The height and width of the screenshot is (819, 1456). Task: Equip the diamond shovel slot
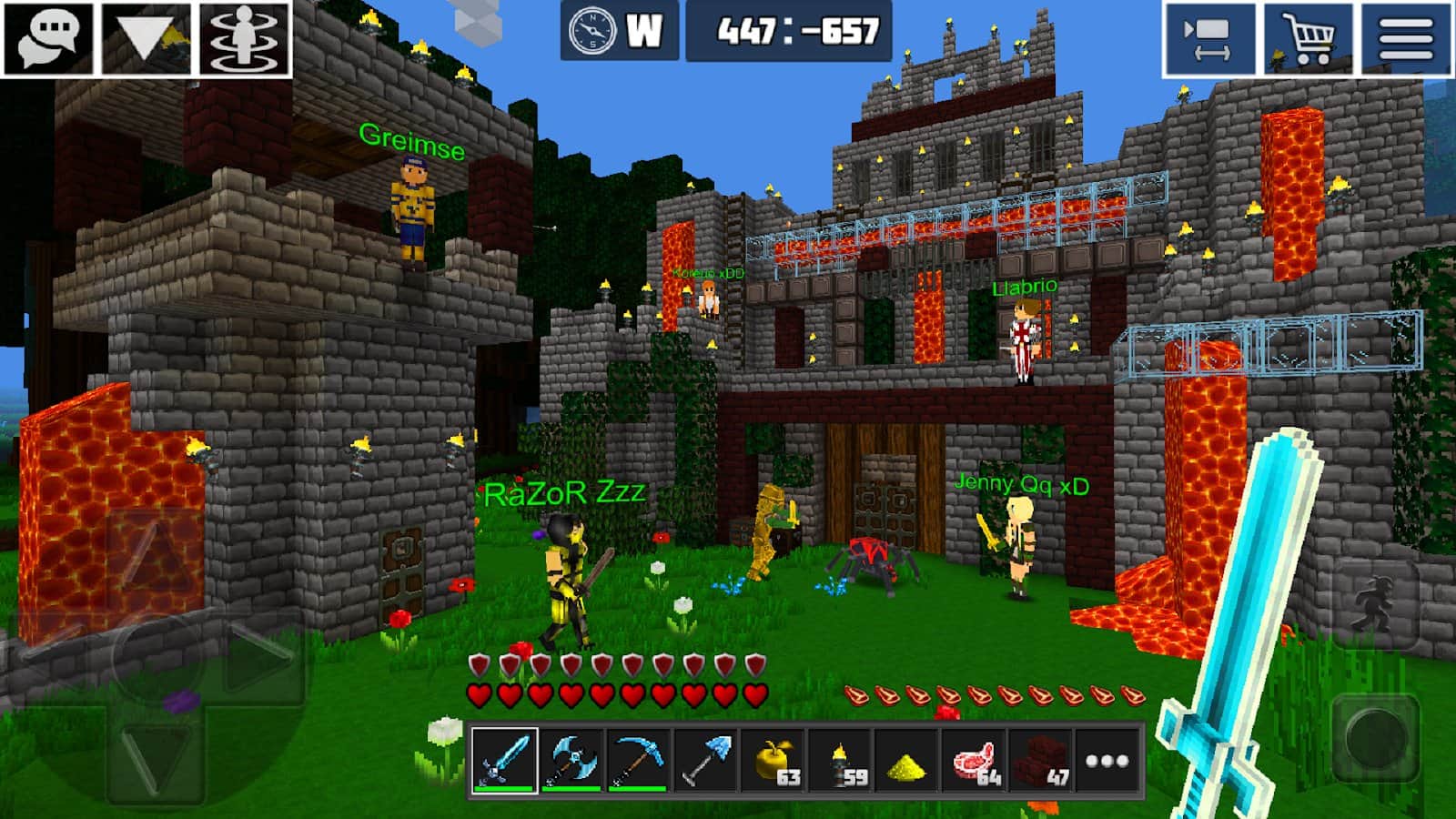click(x=705, y=760)
